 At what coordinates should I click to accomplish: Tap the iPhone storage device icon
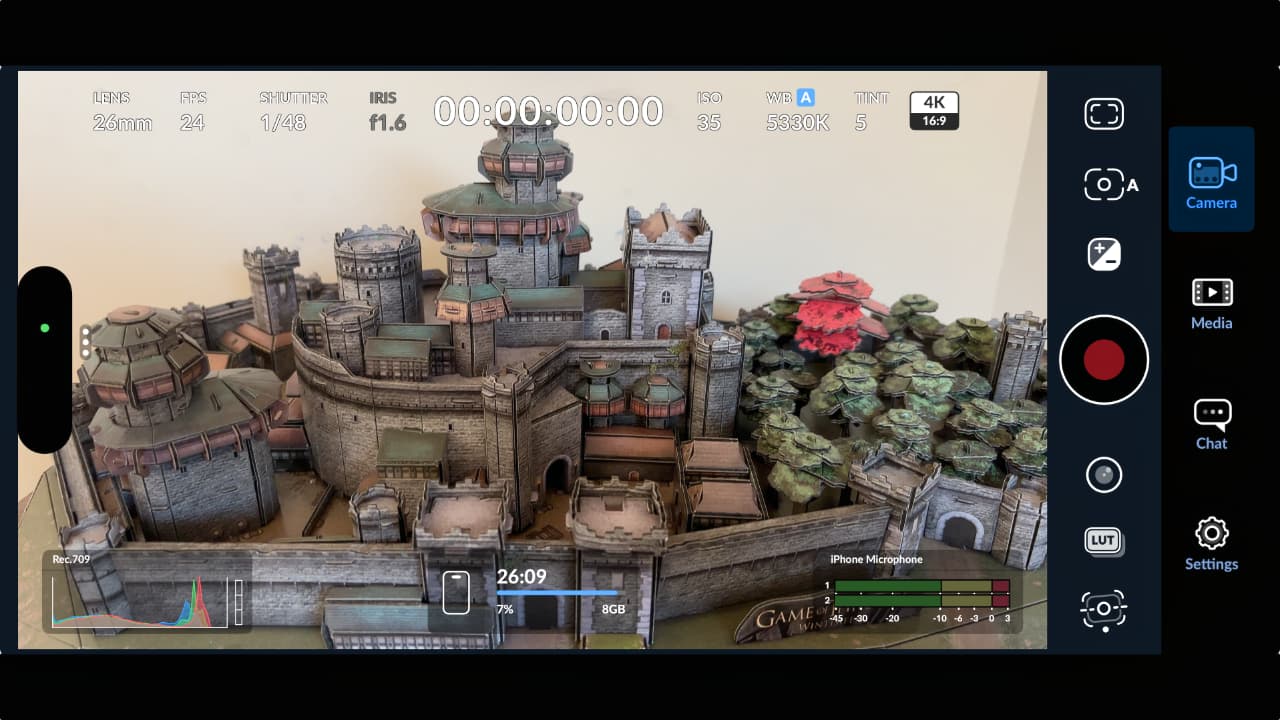tap(456, 590)
